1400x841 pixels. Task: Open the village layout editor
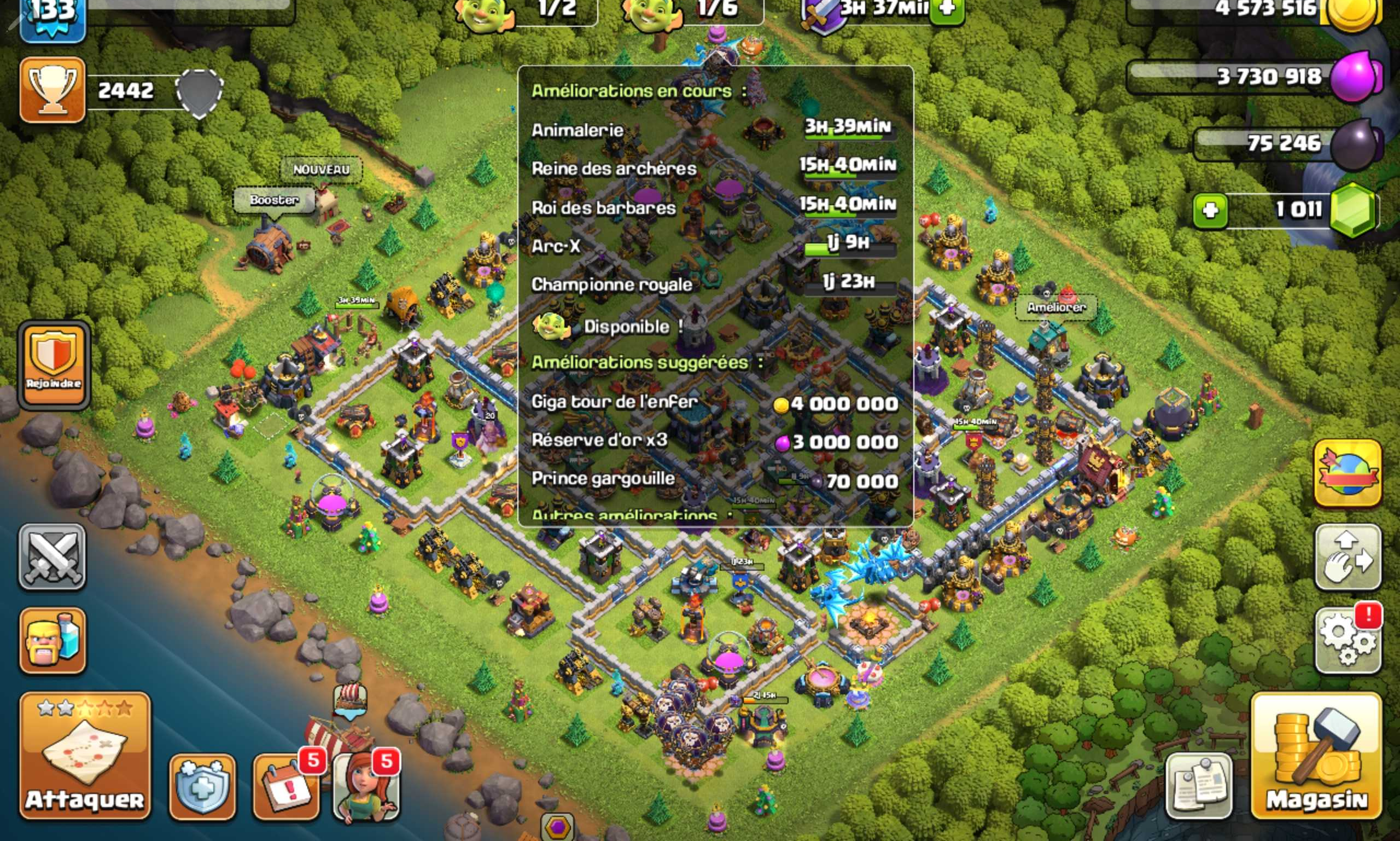pos(1347,557)
